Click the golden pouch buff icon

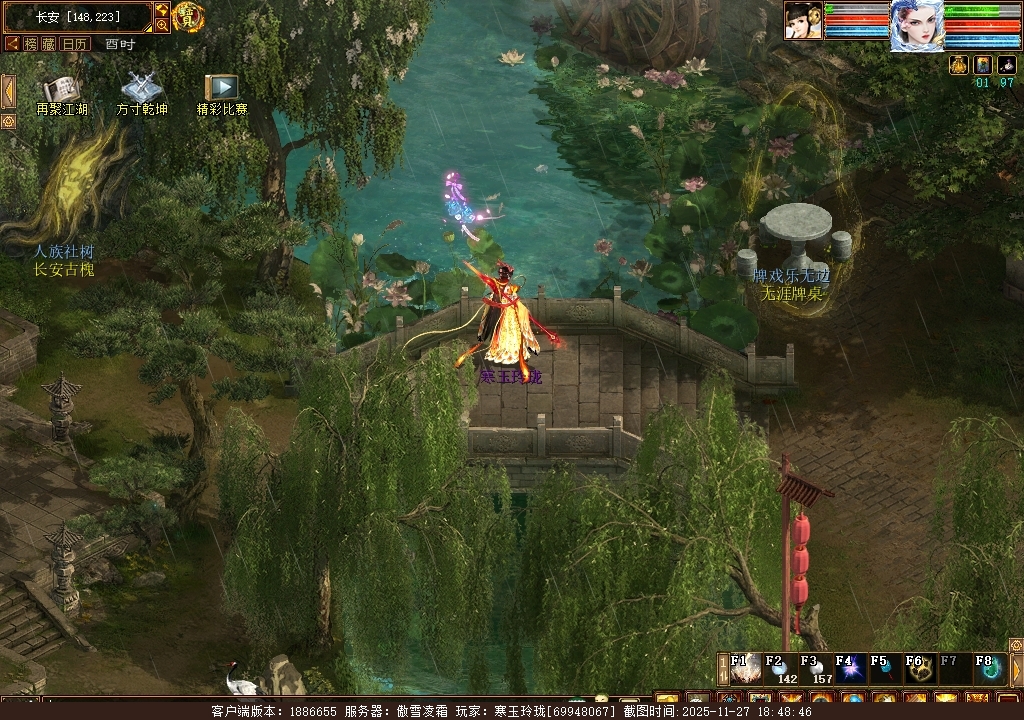958,65
